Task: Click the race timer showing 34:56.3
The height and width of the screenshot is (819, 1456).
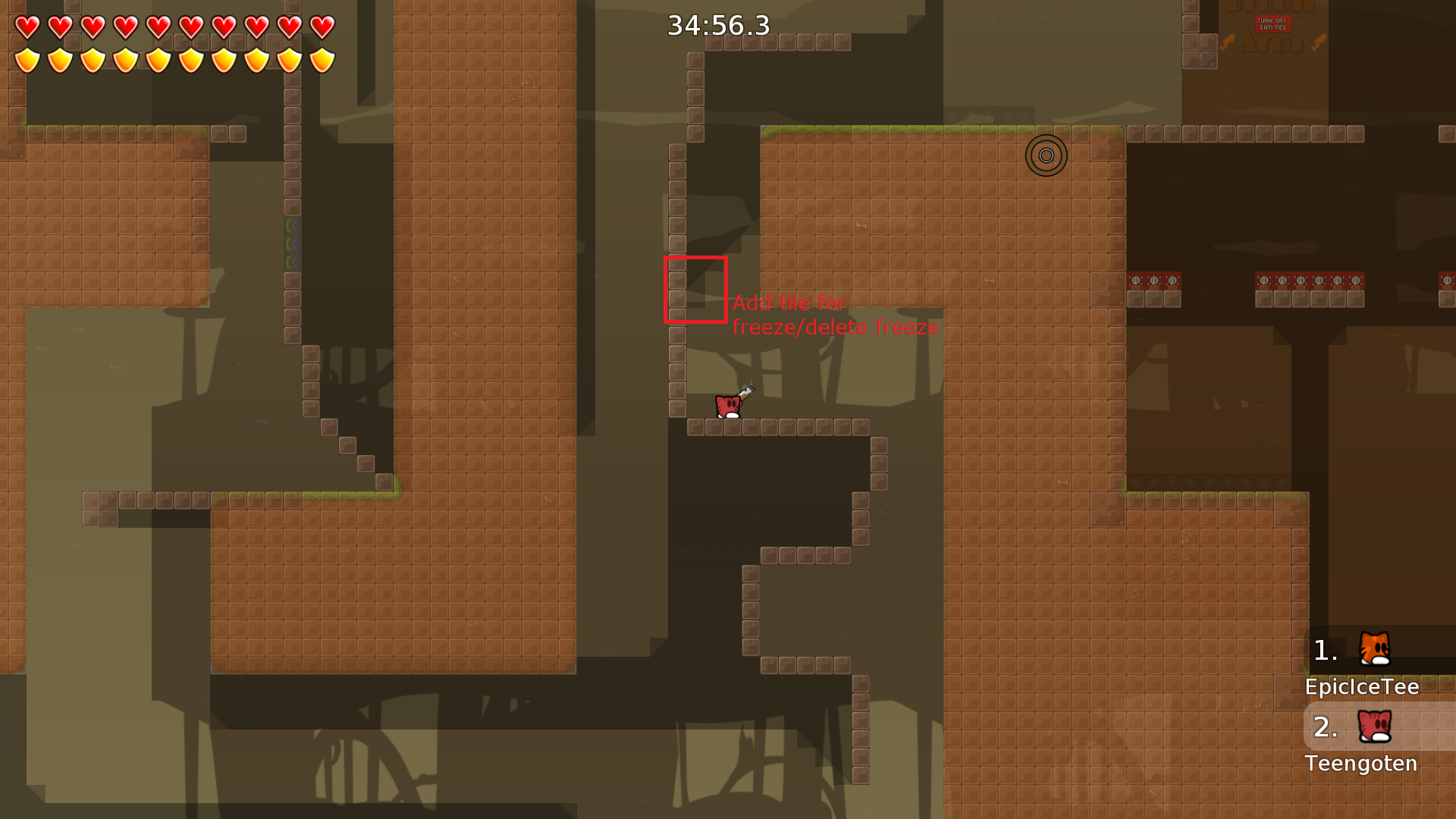Action: [717, 25]
